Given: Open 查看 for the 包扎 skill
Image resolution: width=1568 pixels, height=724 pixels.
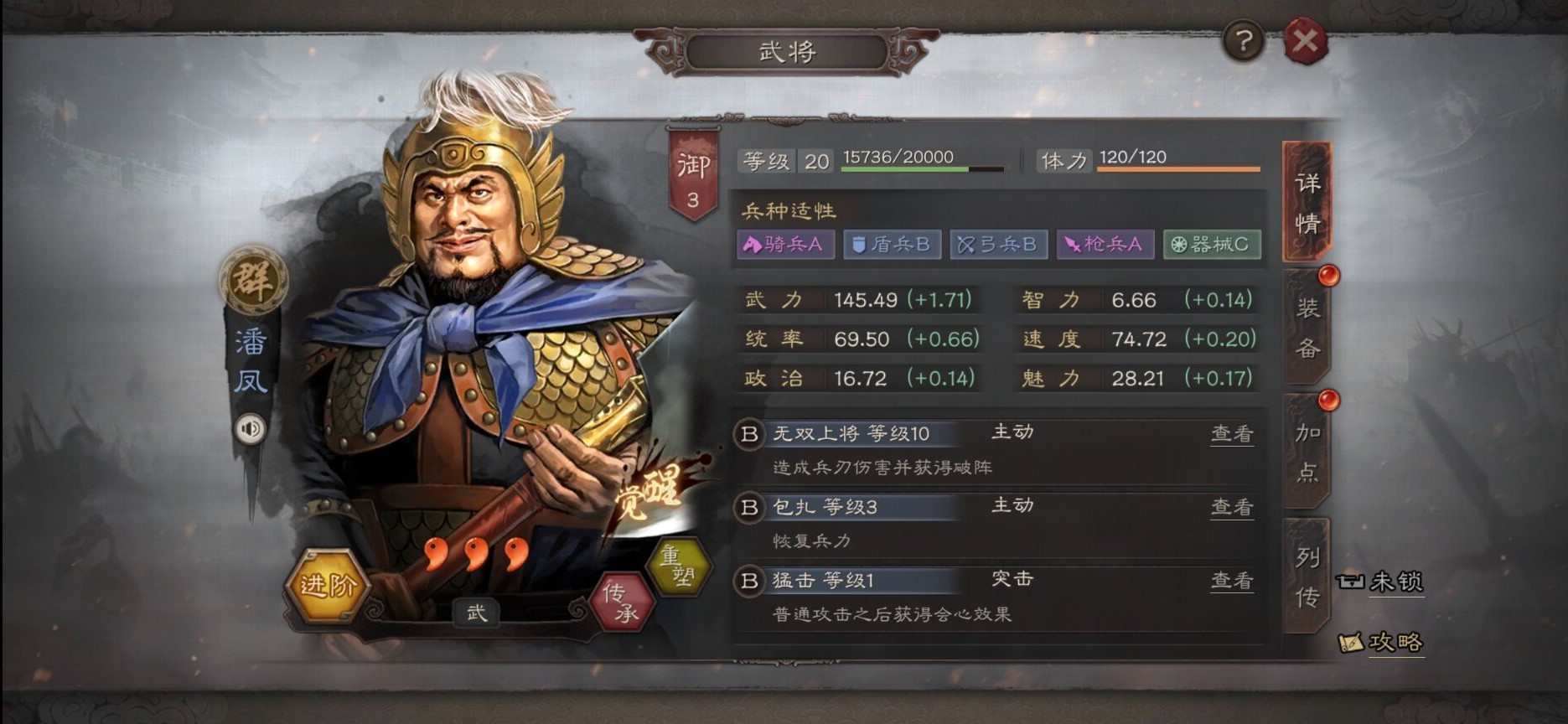Looking at the screenshot, I should (x=1231, y=506).
